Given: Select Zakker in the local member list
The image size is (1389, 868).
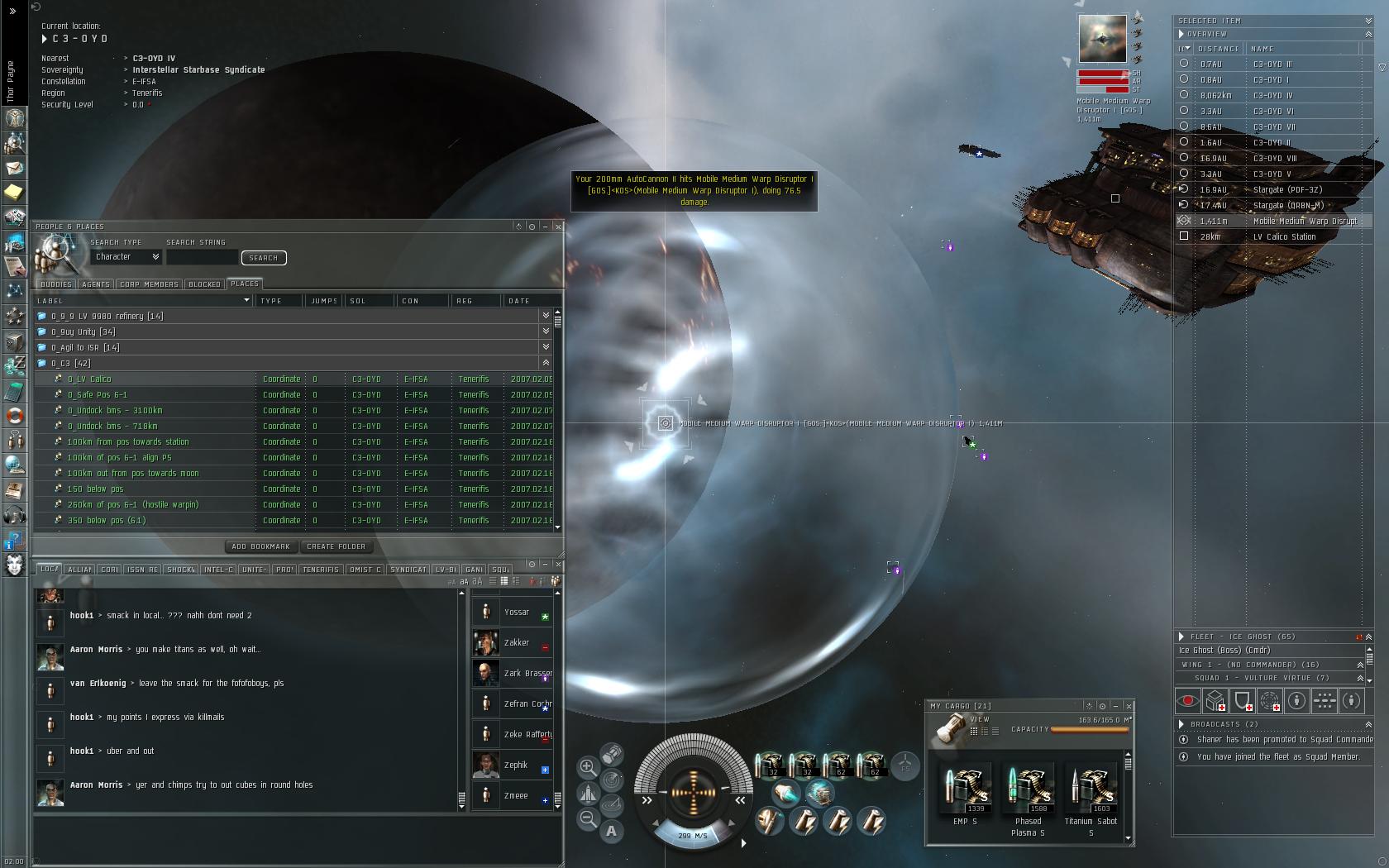Looking at the screenshot, I should click(517, 642).
